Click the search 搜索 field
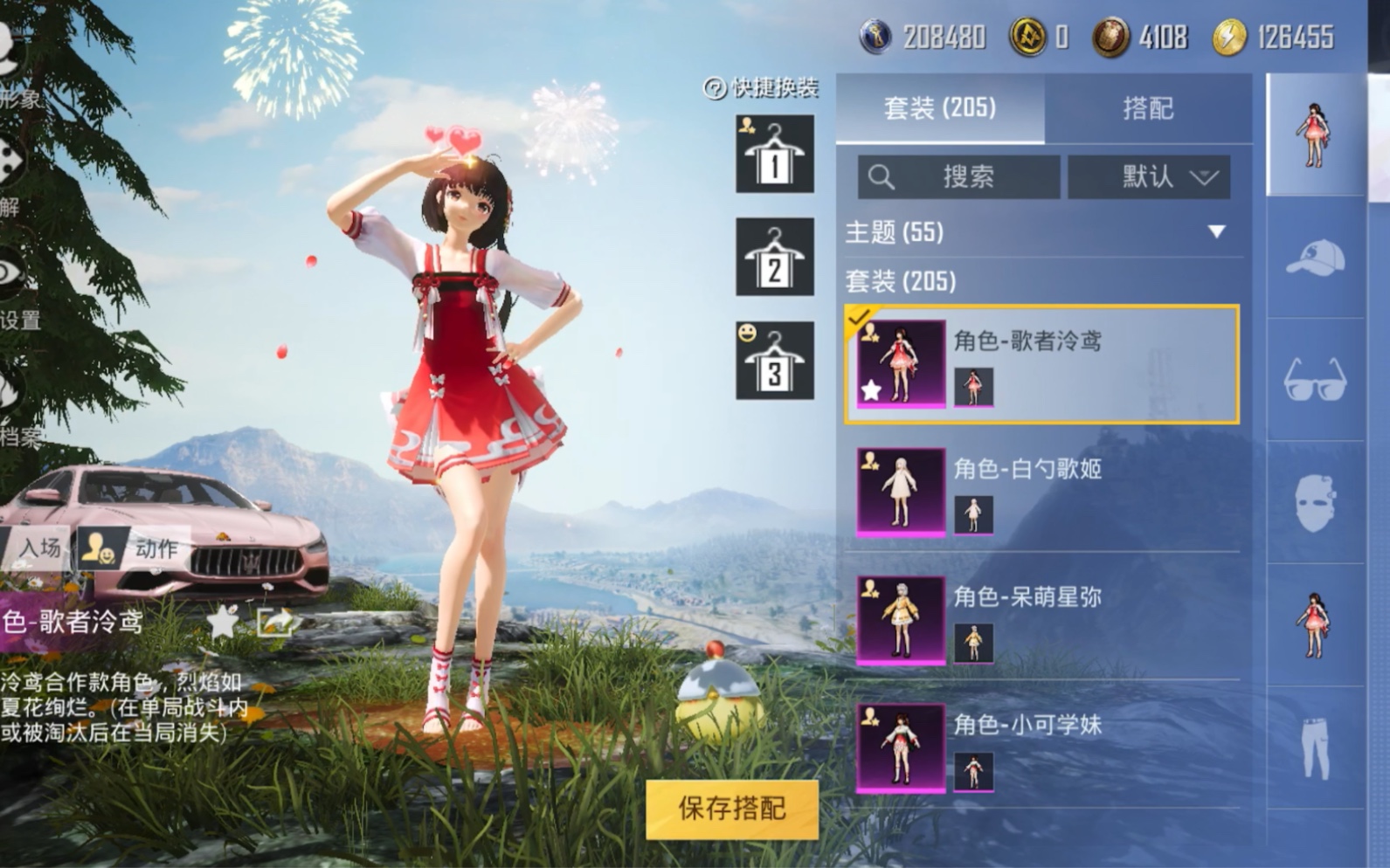1390x868 pixels. pos(961,175)
